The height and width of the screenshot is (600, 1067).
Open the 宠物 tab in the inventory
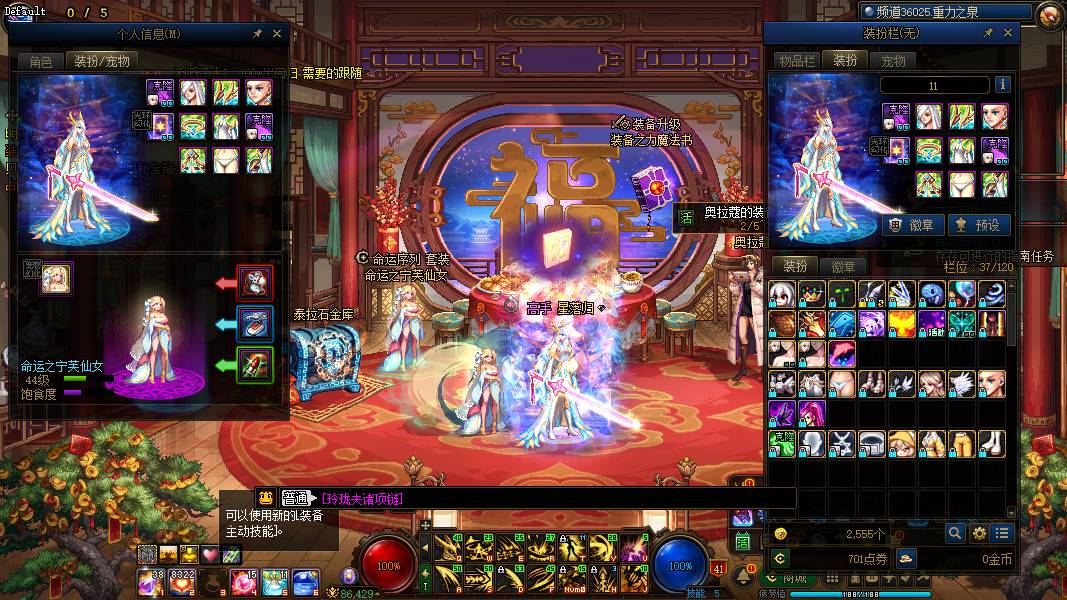pos(892,61)
